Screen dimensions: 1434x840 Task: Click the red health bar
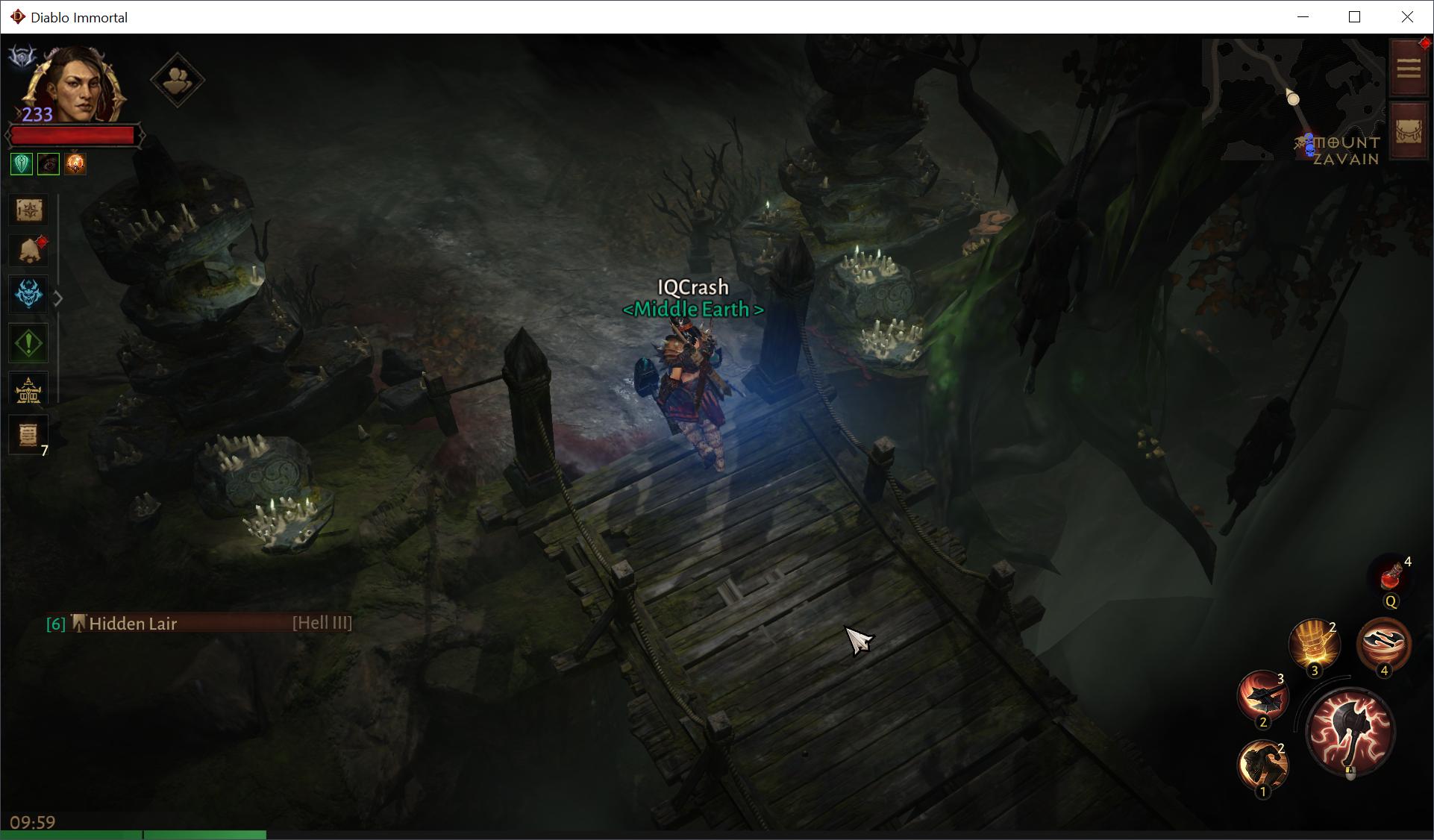71,135
